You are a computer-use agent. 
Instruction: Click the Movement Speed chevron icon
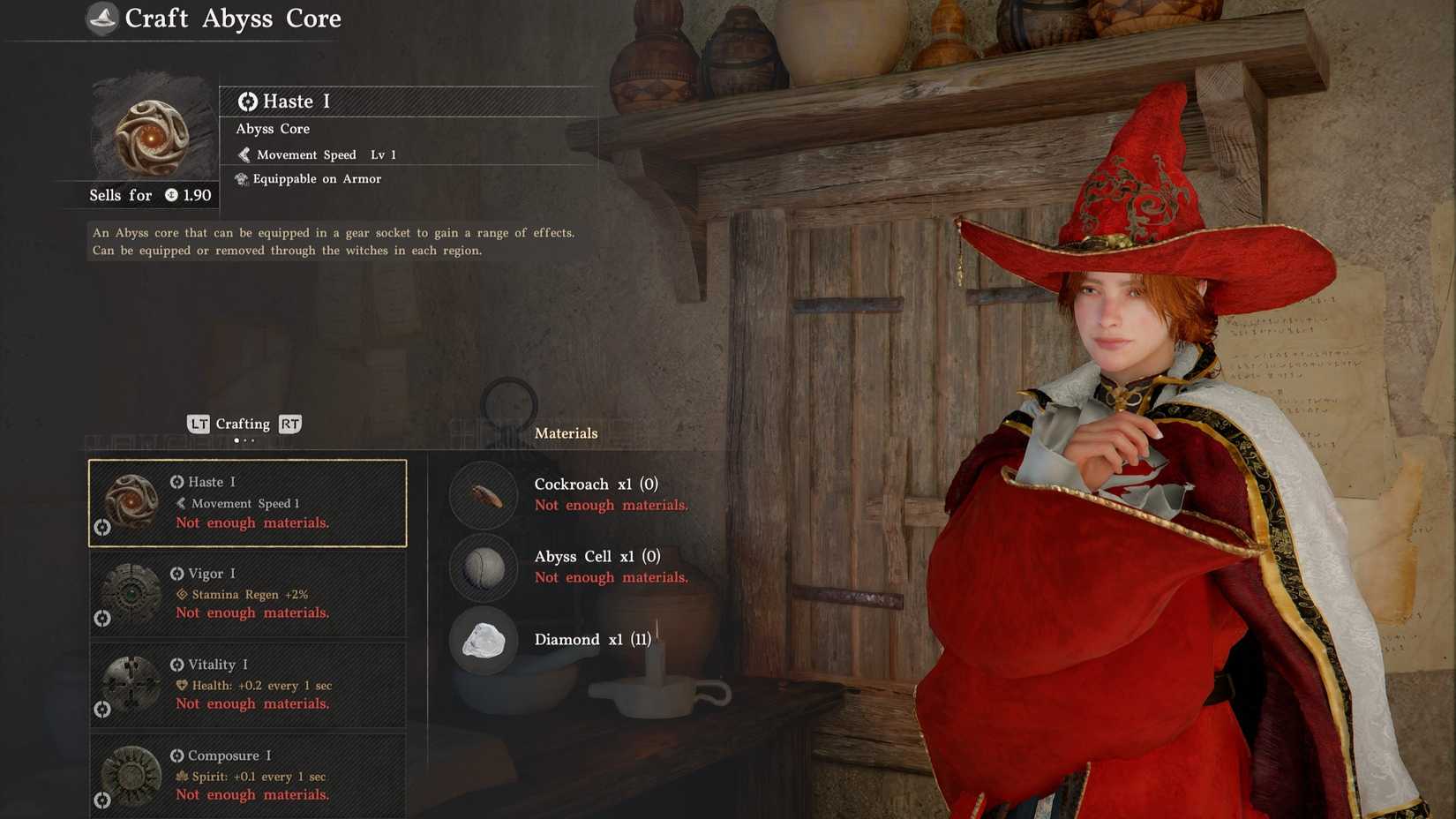(x=244, y=154)
